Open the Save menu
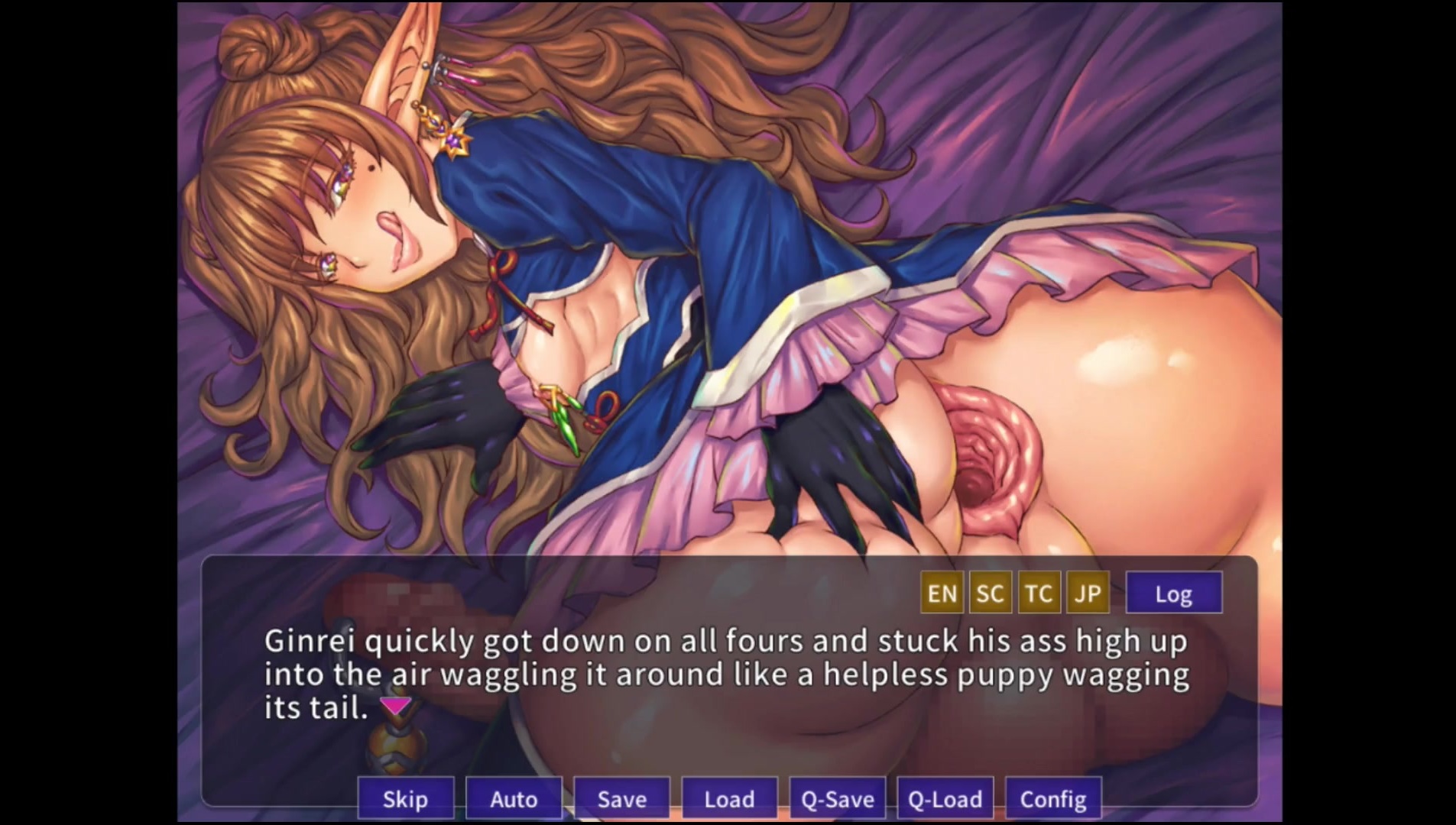1456x825 pixels. (621, 798)
